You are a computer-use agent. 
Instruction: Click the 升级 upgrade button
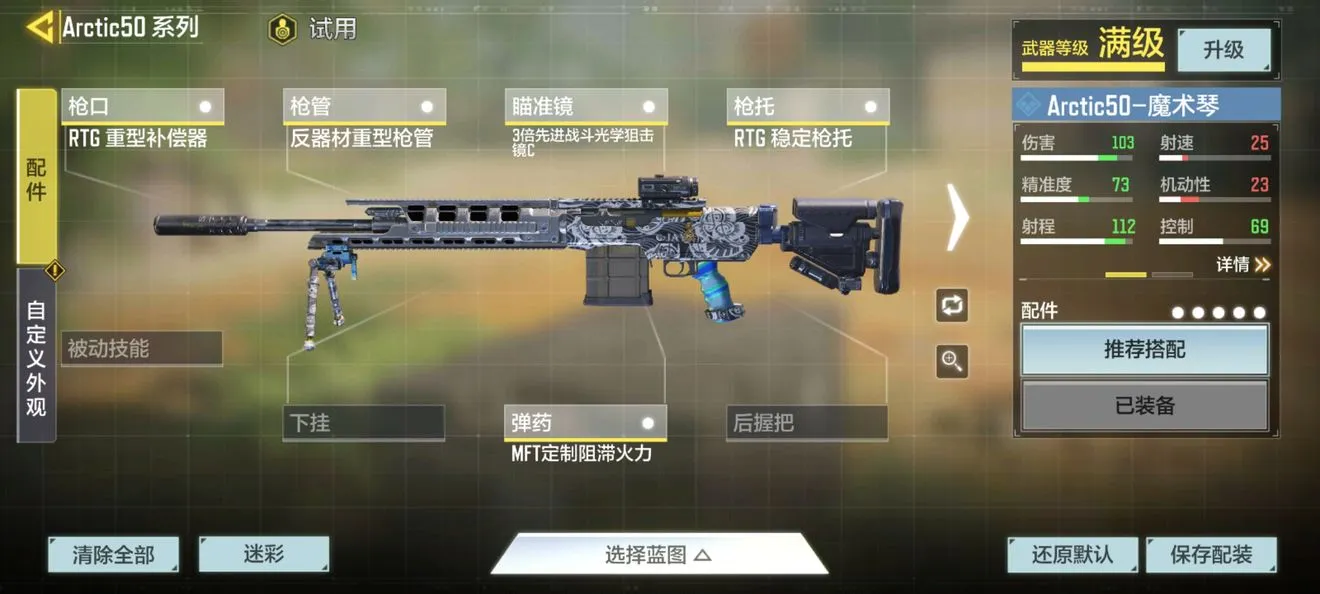1224,50
